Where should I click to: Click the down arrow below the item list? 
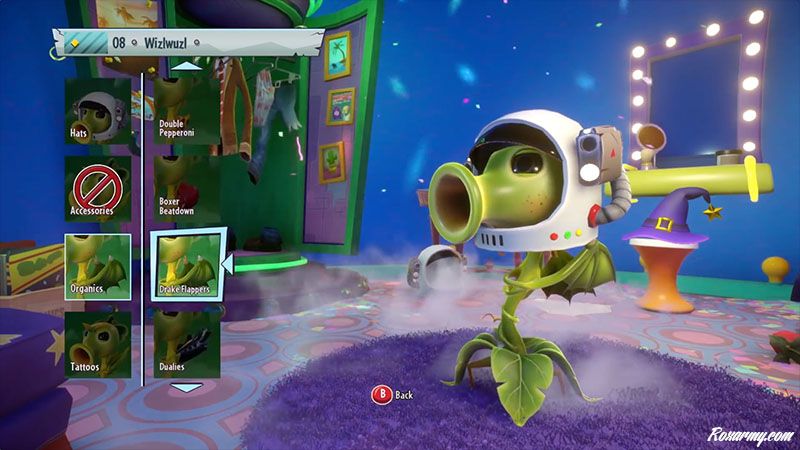click(187, 387)
